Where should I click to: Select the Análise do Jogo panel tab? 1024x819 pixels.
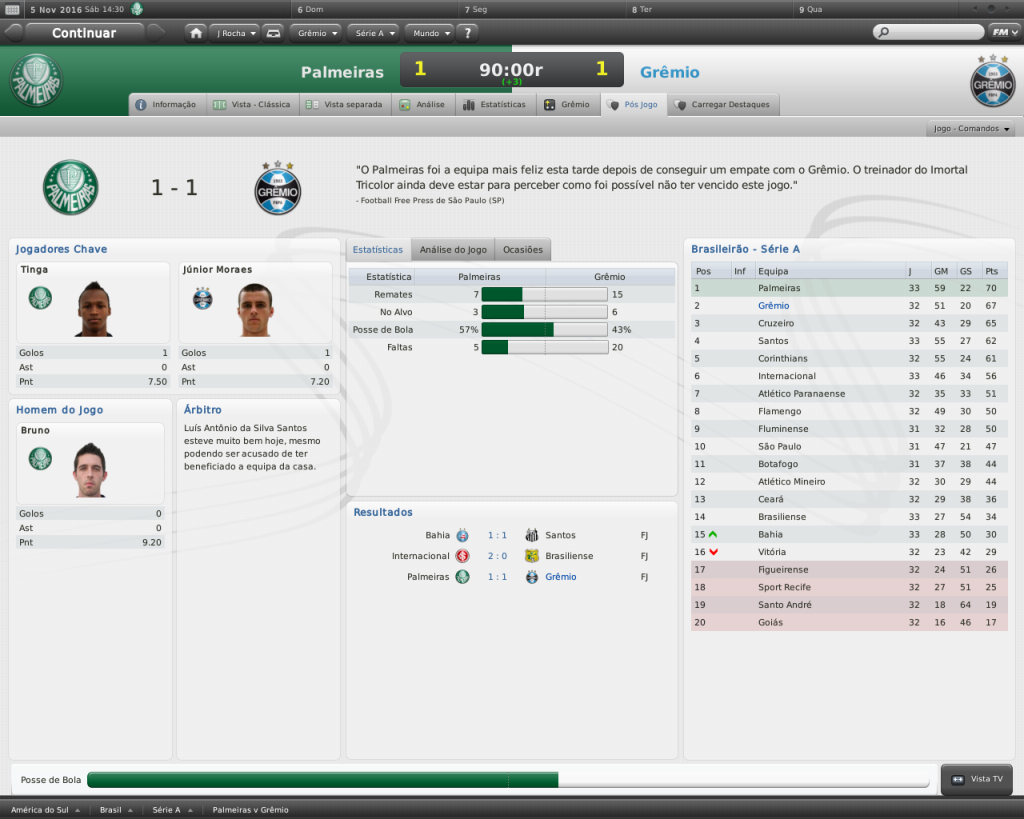pyautogui.click(x=453, y=249)
